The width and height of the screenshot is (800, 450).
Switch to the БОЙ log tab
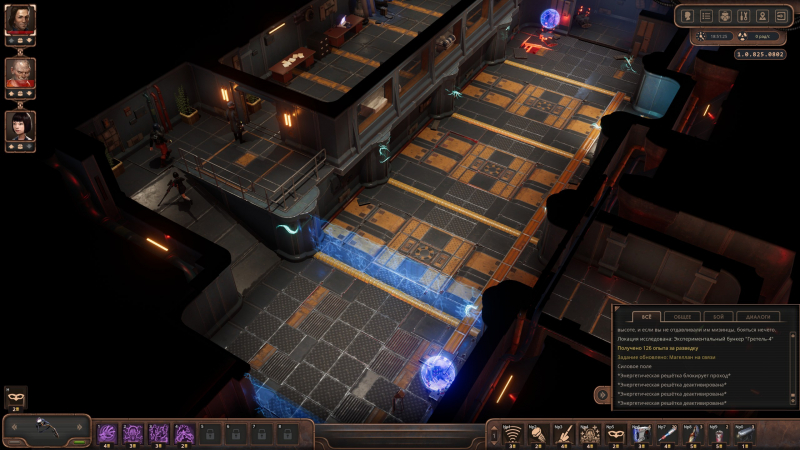tap(718, 317)
